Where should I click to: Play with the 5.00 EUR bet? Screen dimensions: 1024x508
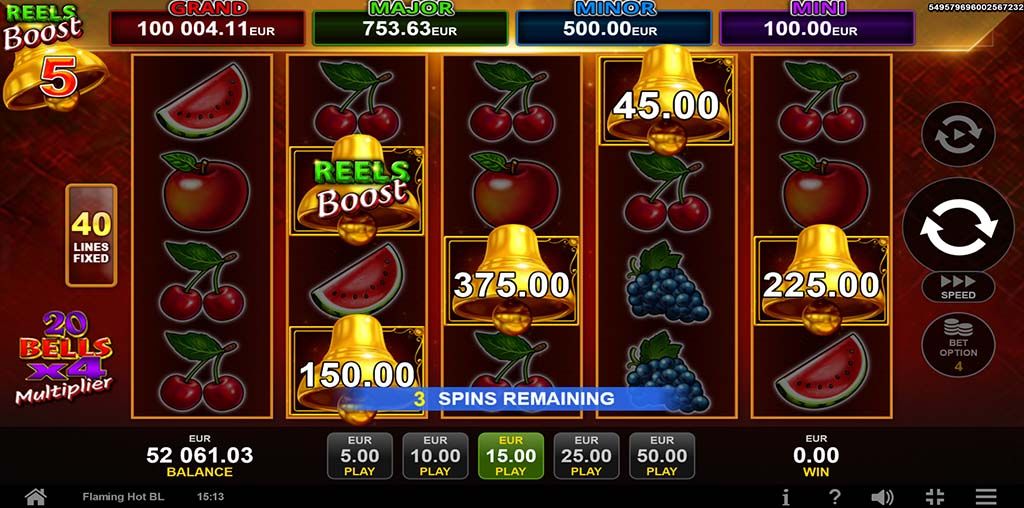[360, 455]
